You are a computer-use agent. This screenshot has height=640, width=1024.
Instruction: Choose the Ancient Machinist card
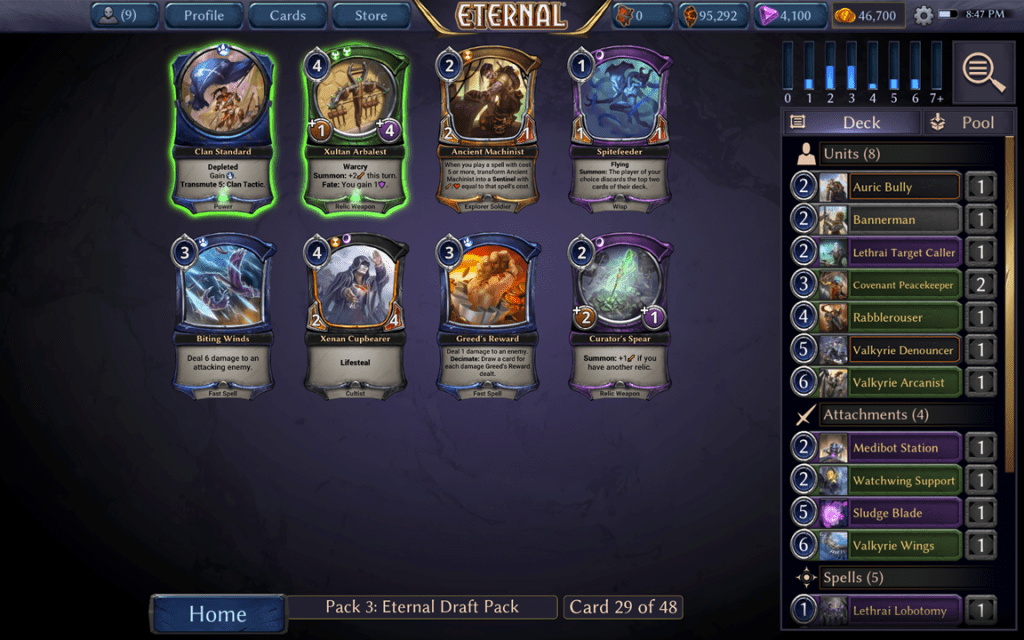488,130
